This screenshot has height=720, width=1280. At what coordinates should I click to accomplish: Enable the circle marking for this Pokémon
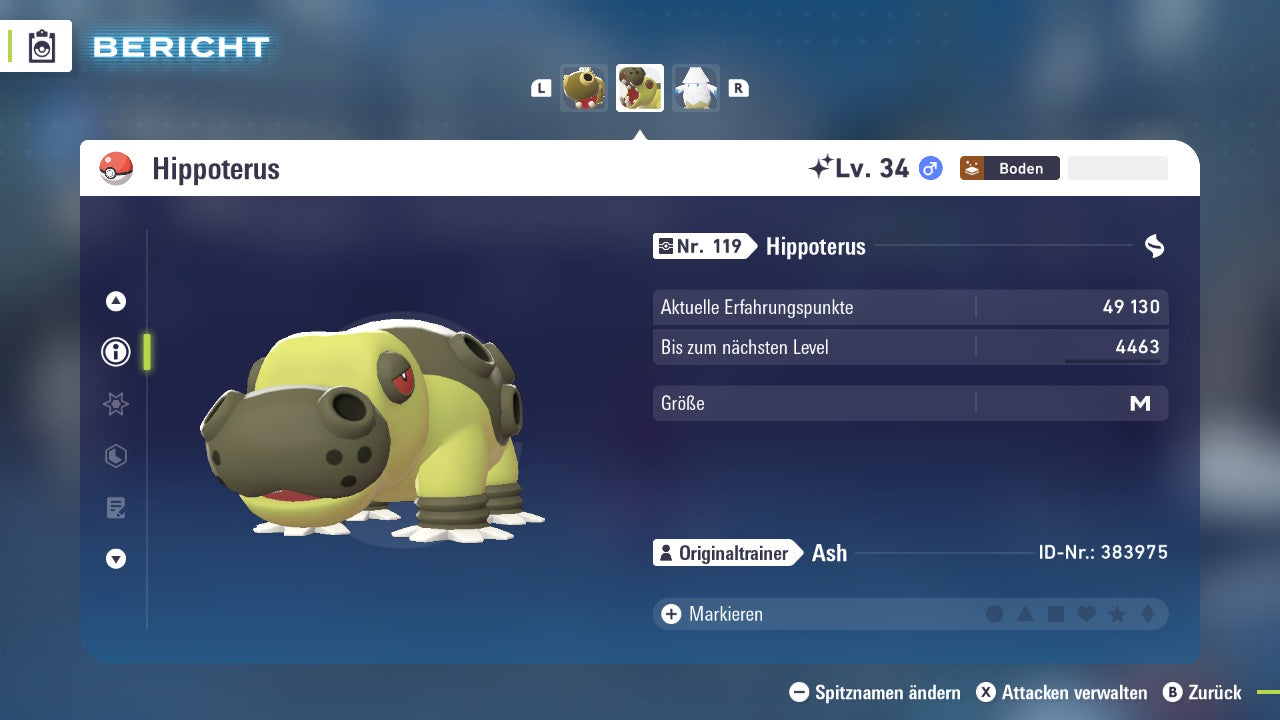[x=995, y=614]
